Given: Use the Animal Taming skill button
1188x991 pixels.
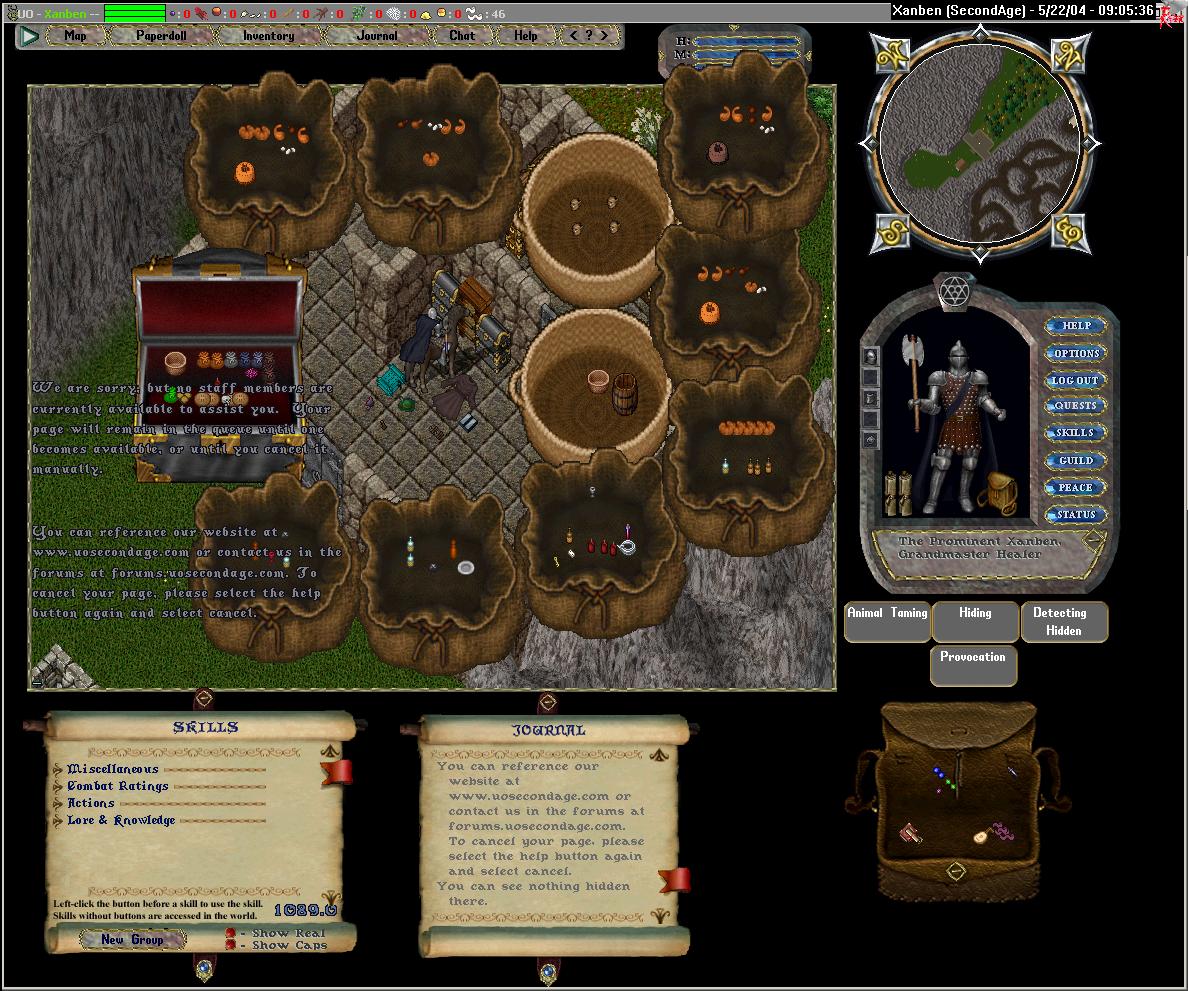Looking at the screenshot, I should (887, 621).
